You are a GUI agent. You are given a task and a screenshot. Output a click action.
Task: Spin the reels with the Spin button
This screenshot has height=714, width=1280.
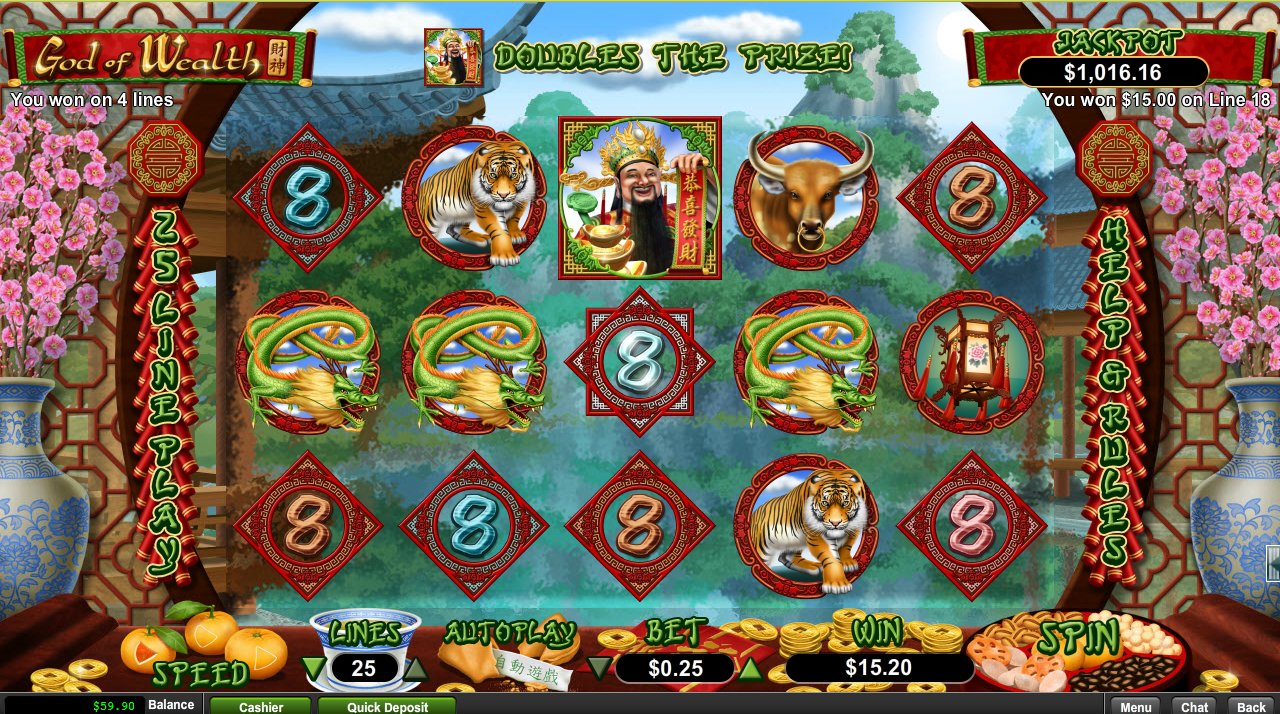[x=1077, y=640]
